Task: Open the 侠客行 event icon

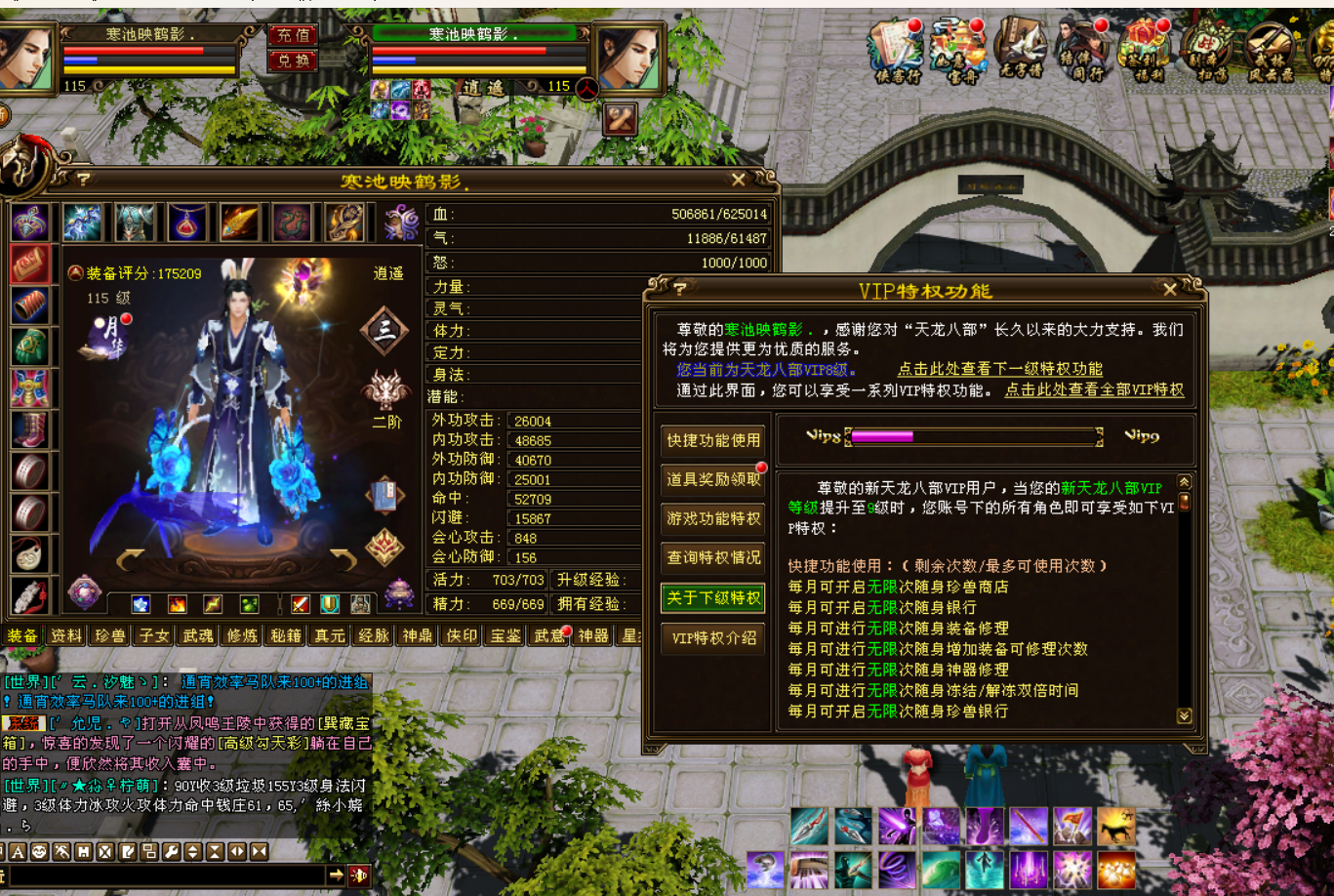Action: point(896,51)
